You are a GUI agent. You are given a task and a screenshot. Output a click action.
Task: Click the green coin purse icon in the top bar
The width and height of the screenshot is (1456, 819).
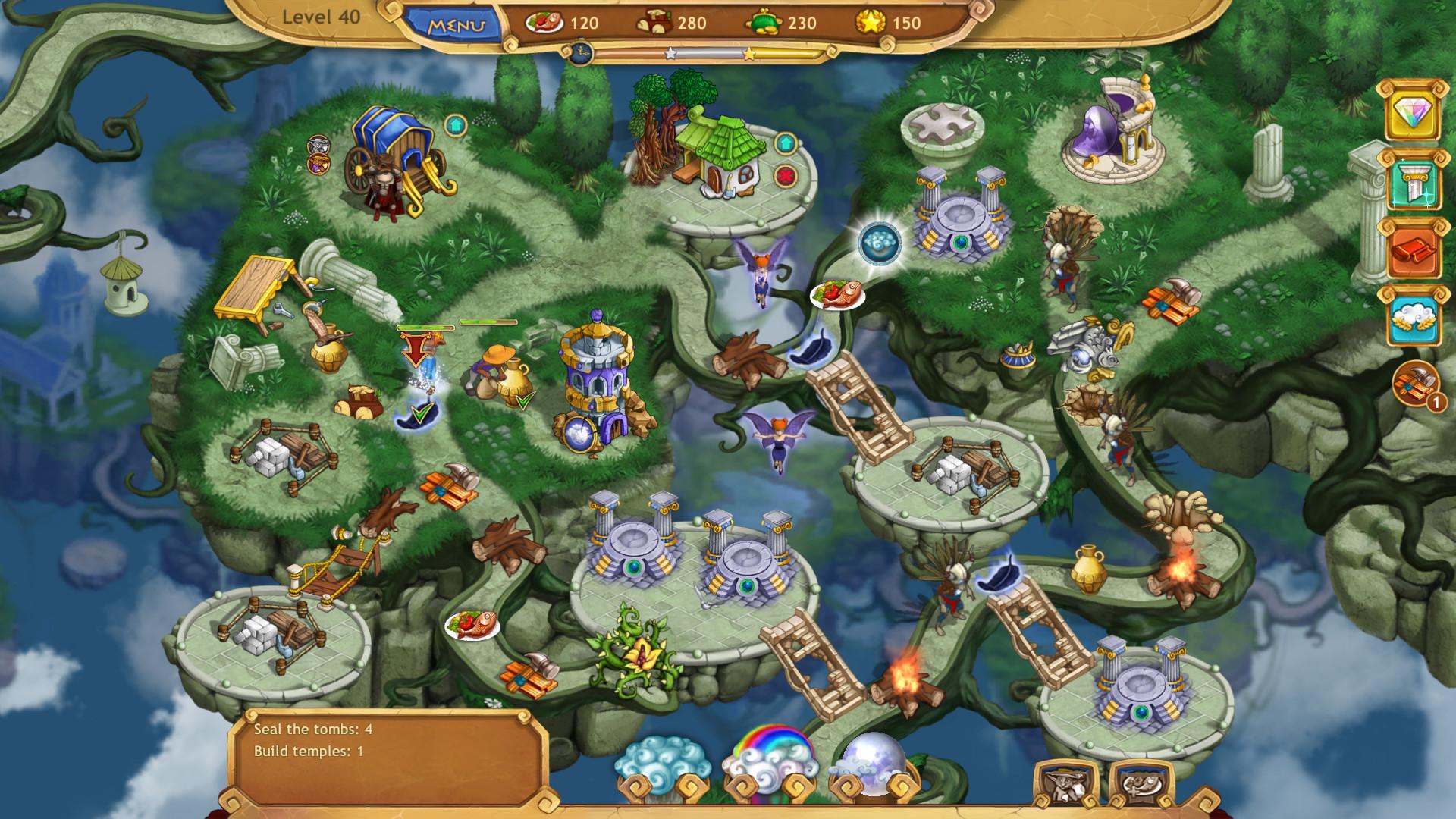[766, 22]
